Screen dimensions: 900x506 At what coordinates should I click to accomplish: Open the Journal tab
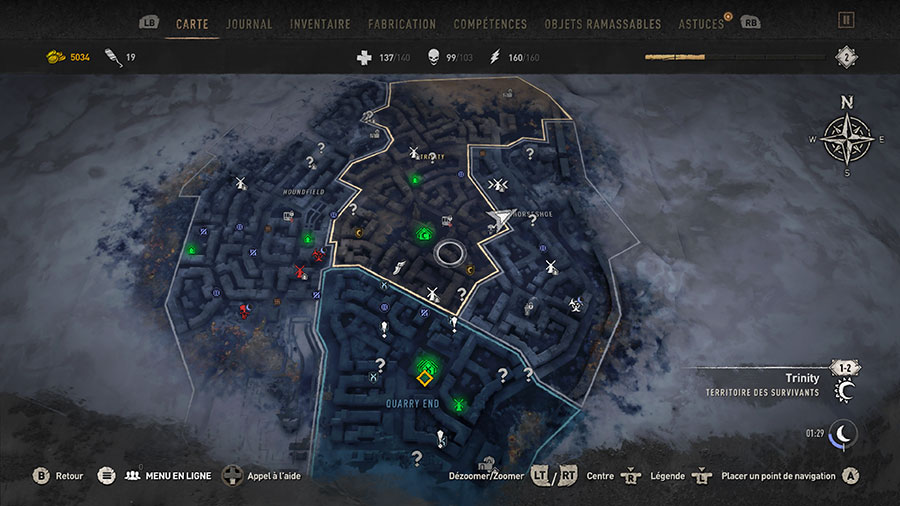(249, 23)
